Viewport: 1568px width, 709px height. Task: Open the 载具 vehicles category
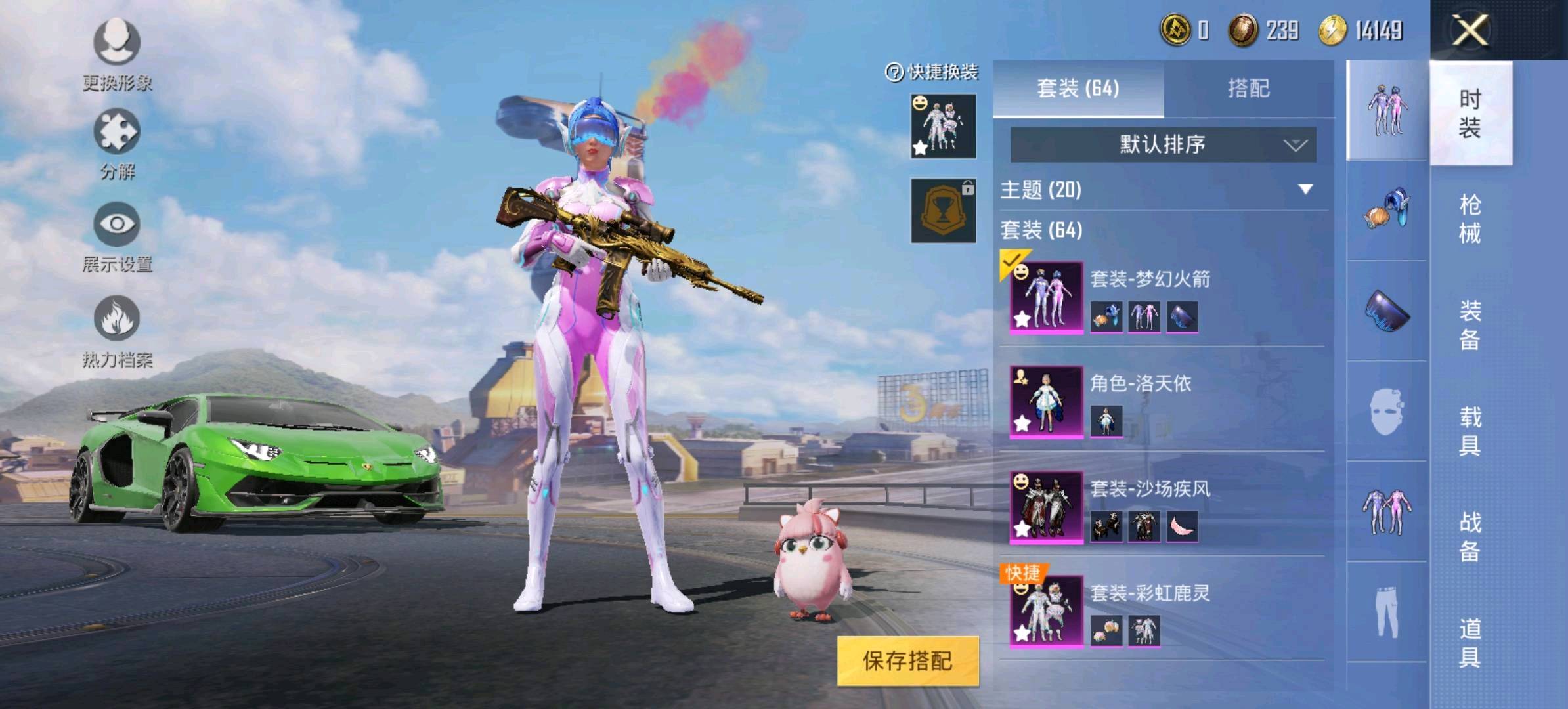point(1470,431)
